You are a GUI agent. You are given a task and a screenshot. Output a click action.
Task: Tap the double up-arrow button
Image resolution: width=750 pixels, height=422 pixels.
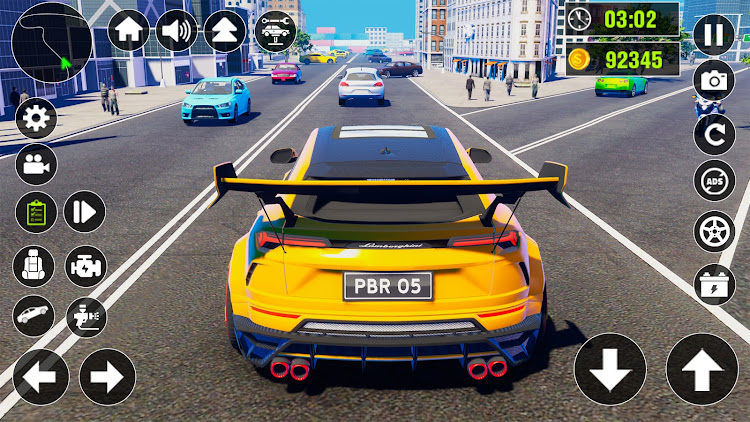click(x=225, y=30)
